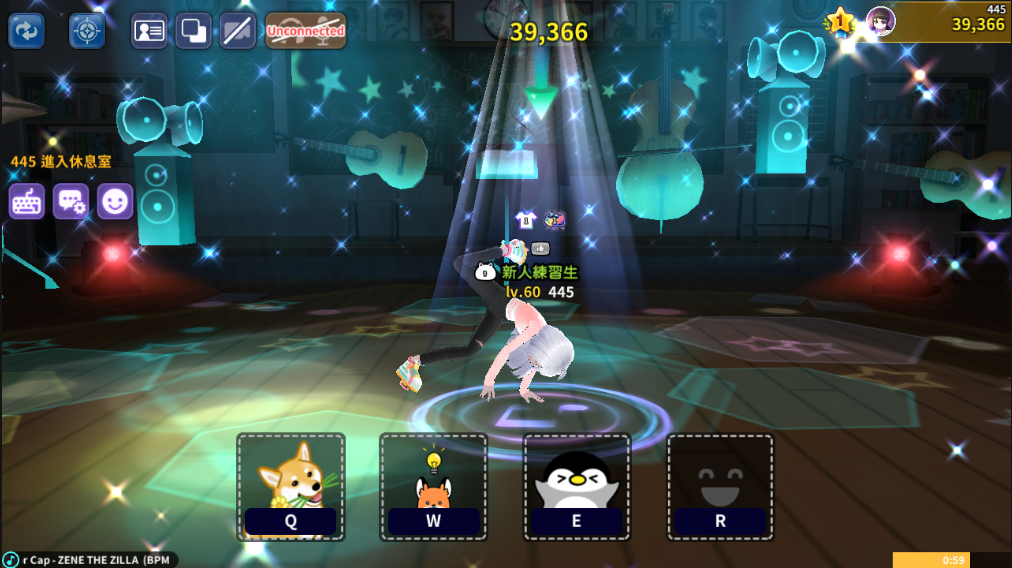
Task: Open chat settings speech bubble button
Action: (x=71, y=201)
